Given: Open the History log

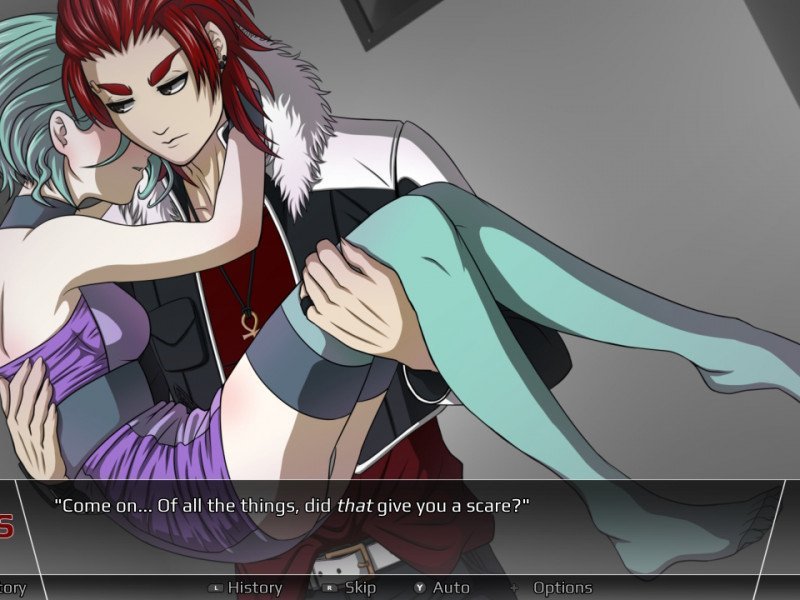Looking at the screenshot, I should (x=254, y=588).
